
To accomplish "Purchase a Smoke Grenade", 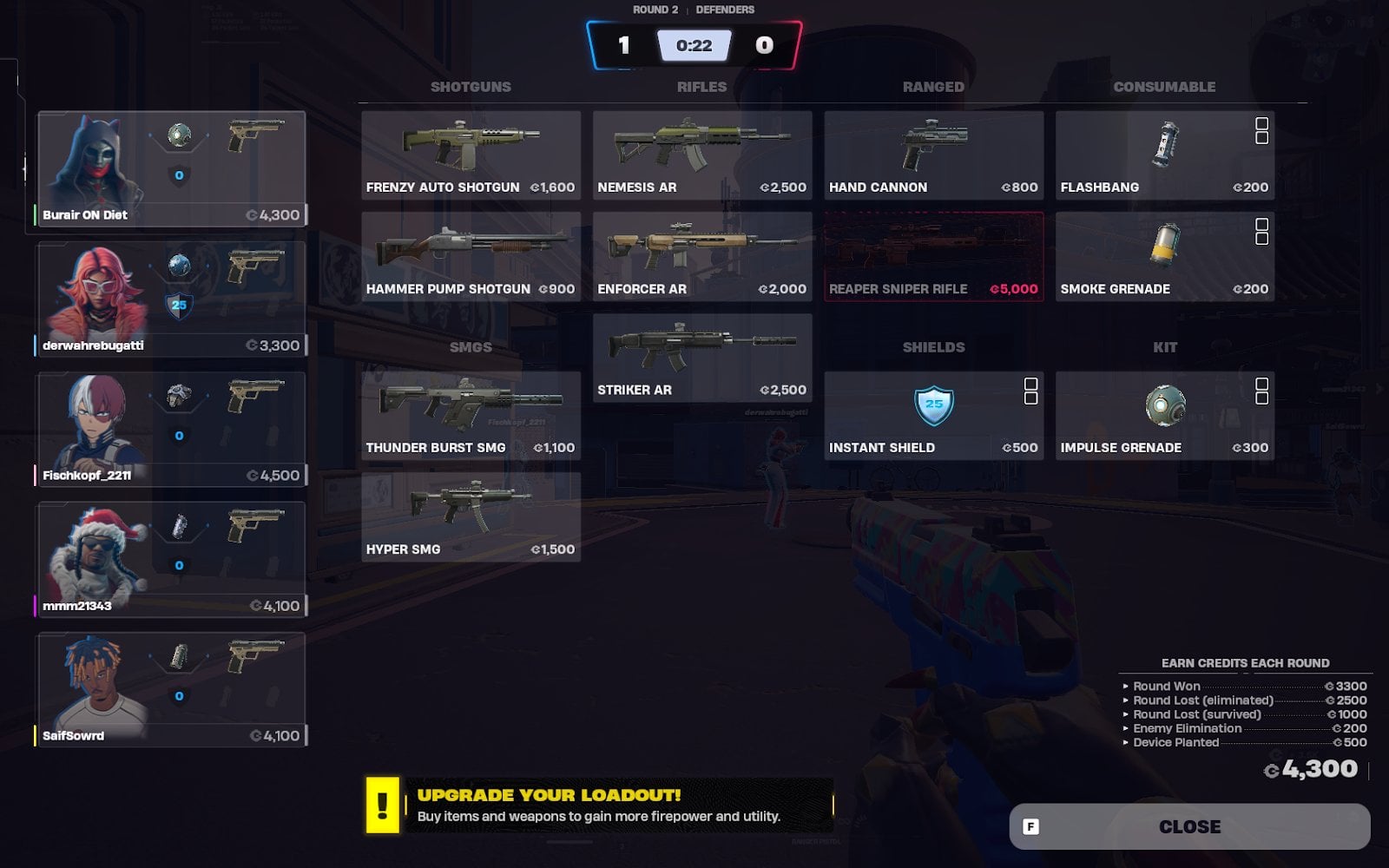I will tap(1164, 256).
